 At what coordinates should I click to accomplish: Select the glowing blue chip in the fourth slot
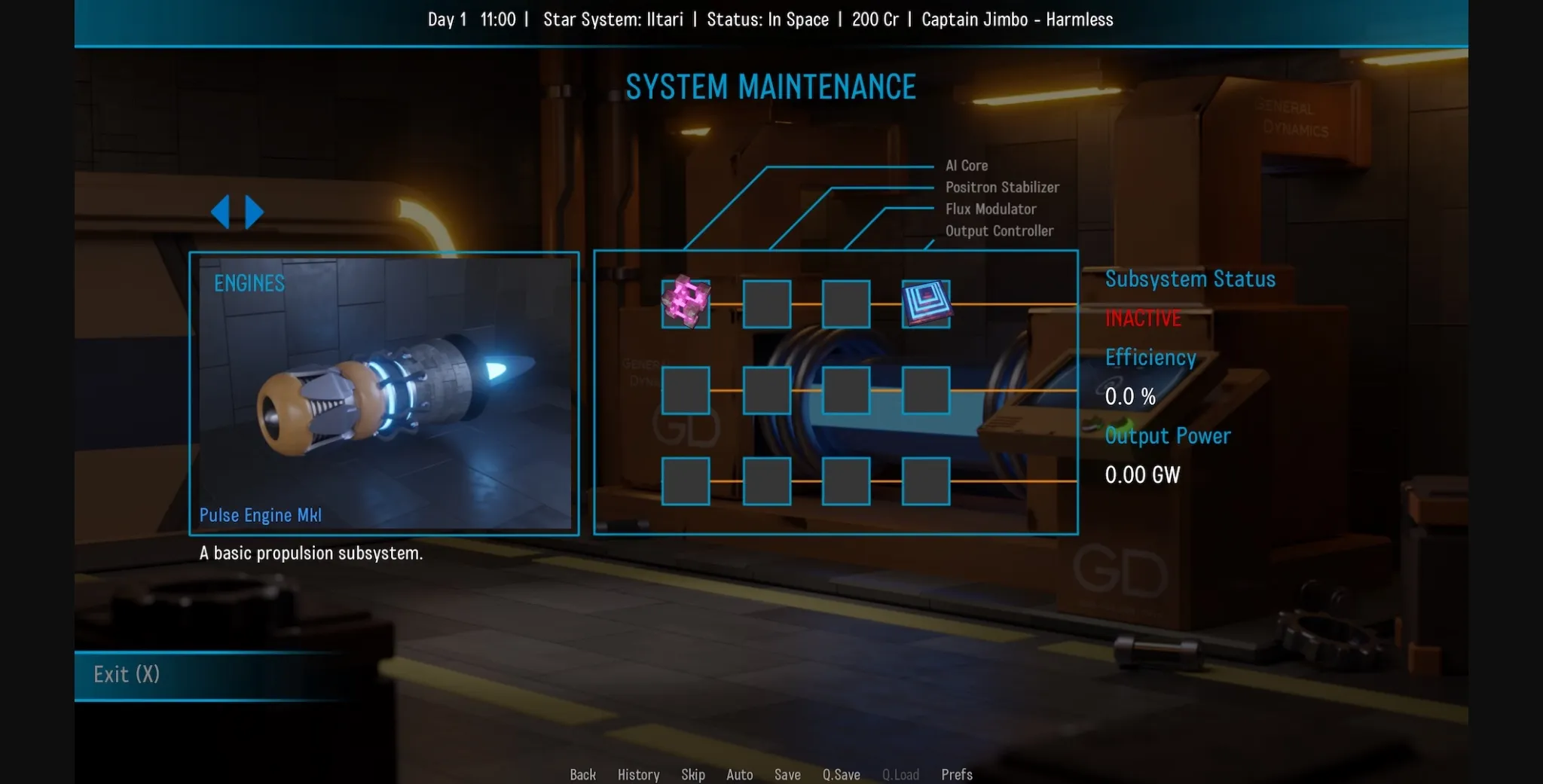pos(924,304)
